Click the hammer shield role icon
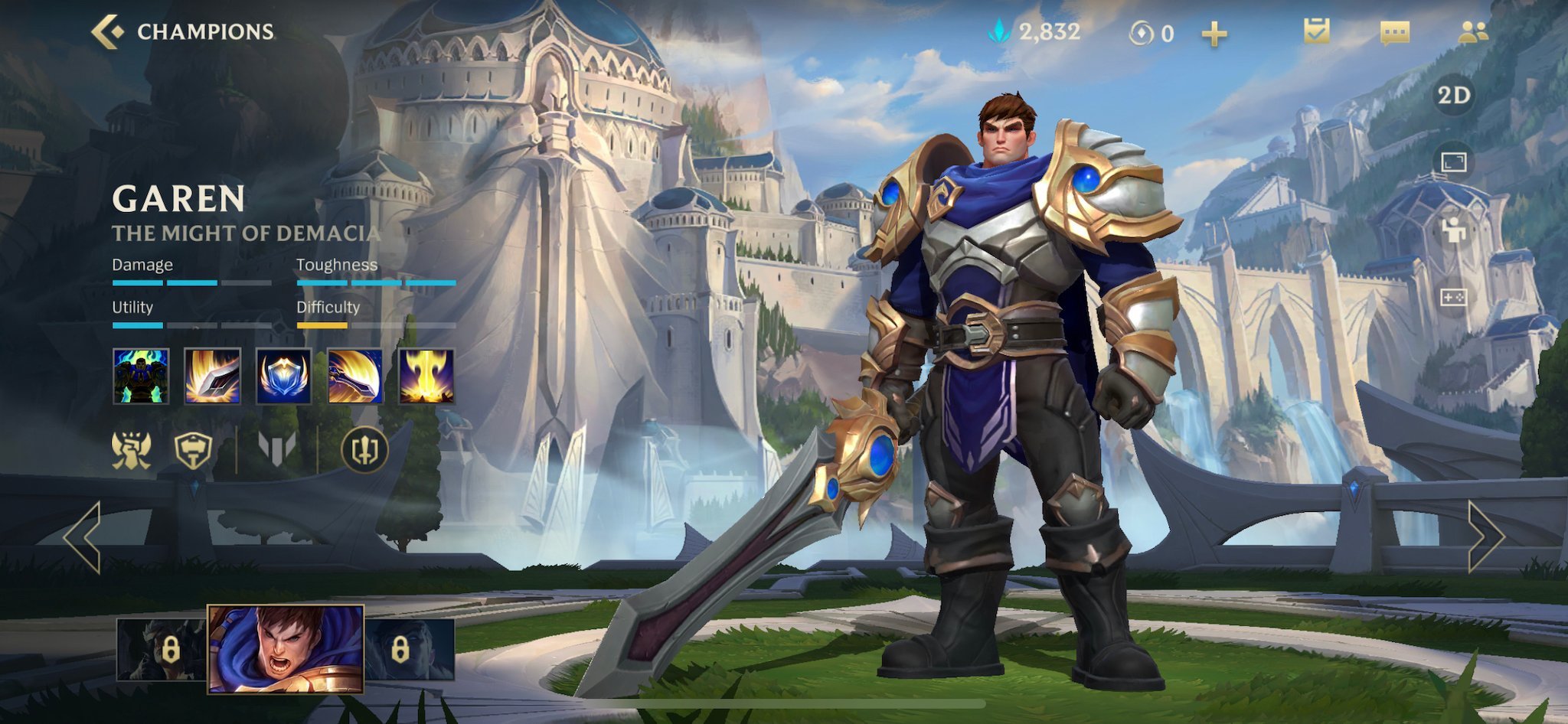 pyautogui.click(x=193, y=449)
